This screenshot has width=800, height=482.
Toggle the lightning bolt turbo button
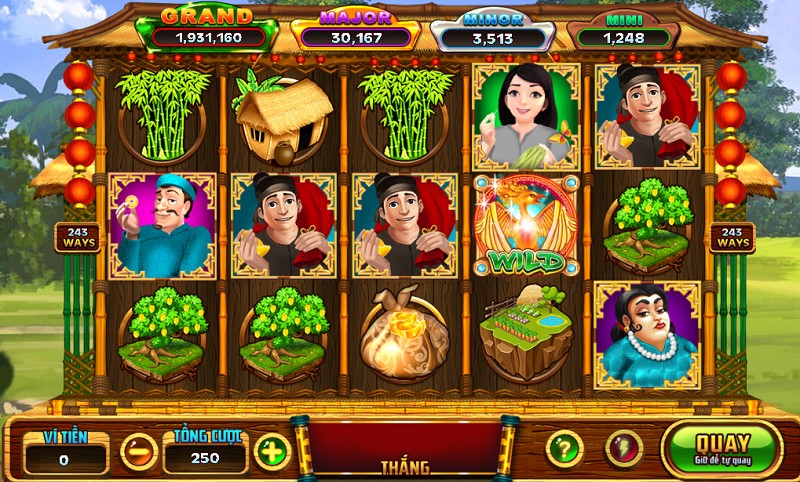pyautogui.click(x=624, y=448)
